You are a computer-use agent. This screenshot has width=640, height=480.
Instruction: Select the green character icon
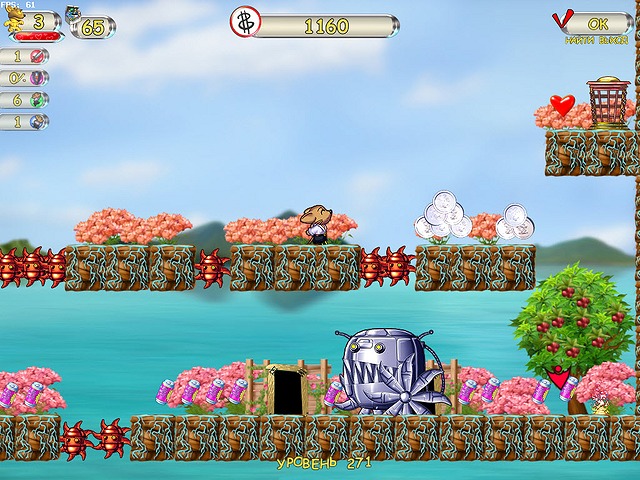pos(38,100)
